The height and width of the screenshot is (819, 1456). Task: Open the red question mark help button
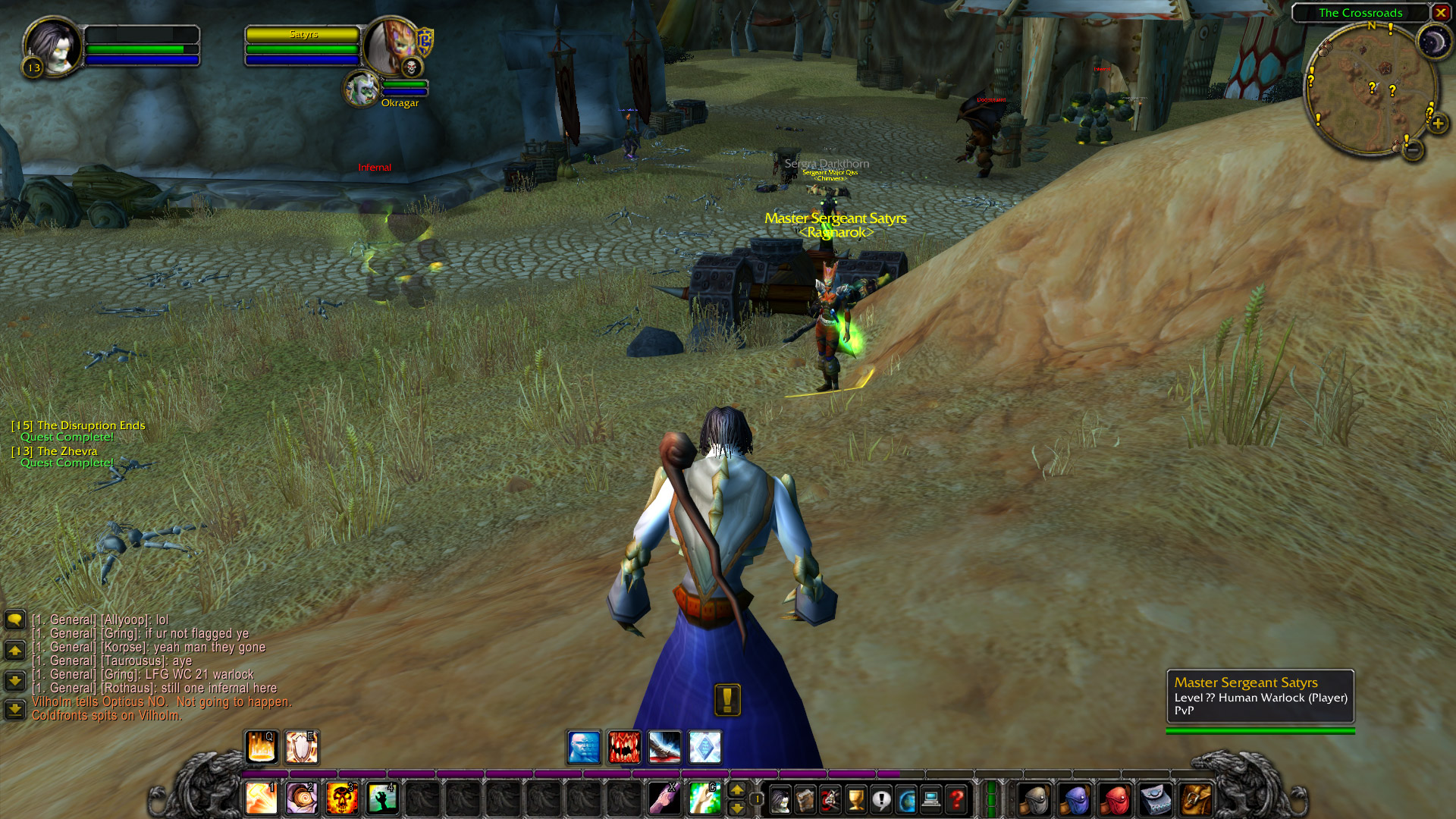tap(956, 799)
